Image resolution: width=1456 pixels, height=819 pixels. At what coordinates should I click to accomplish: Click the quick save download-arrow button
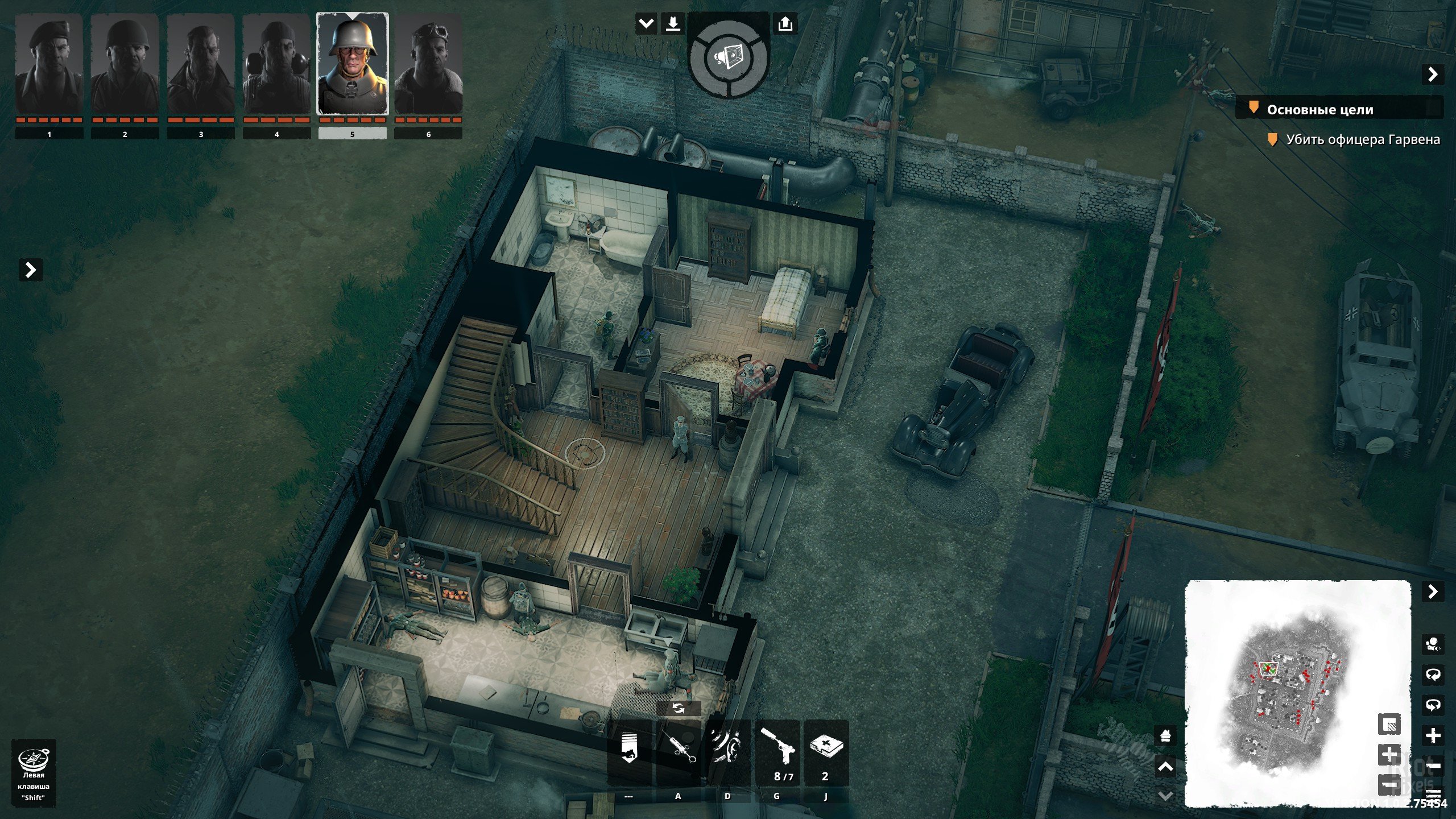coord(673,24)
